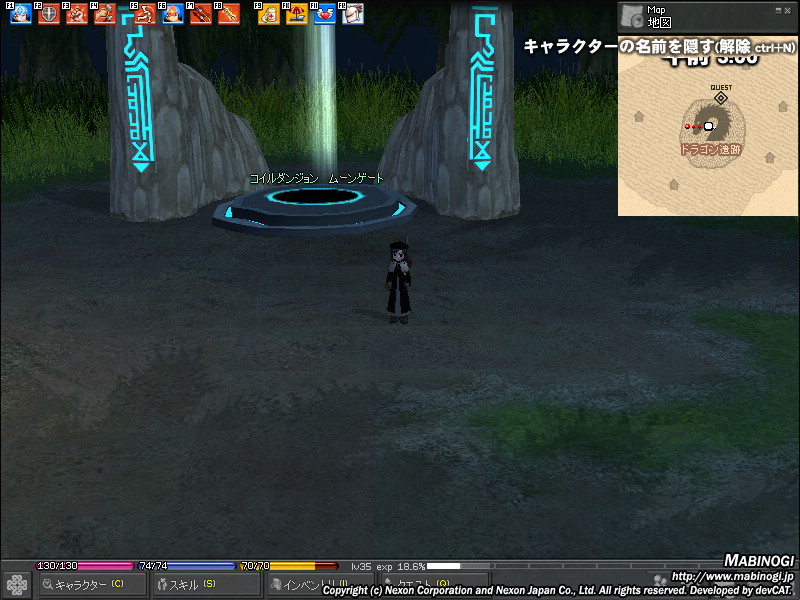Select the QUEST marker on the minimap

[721, 97]
